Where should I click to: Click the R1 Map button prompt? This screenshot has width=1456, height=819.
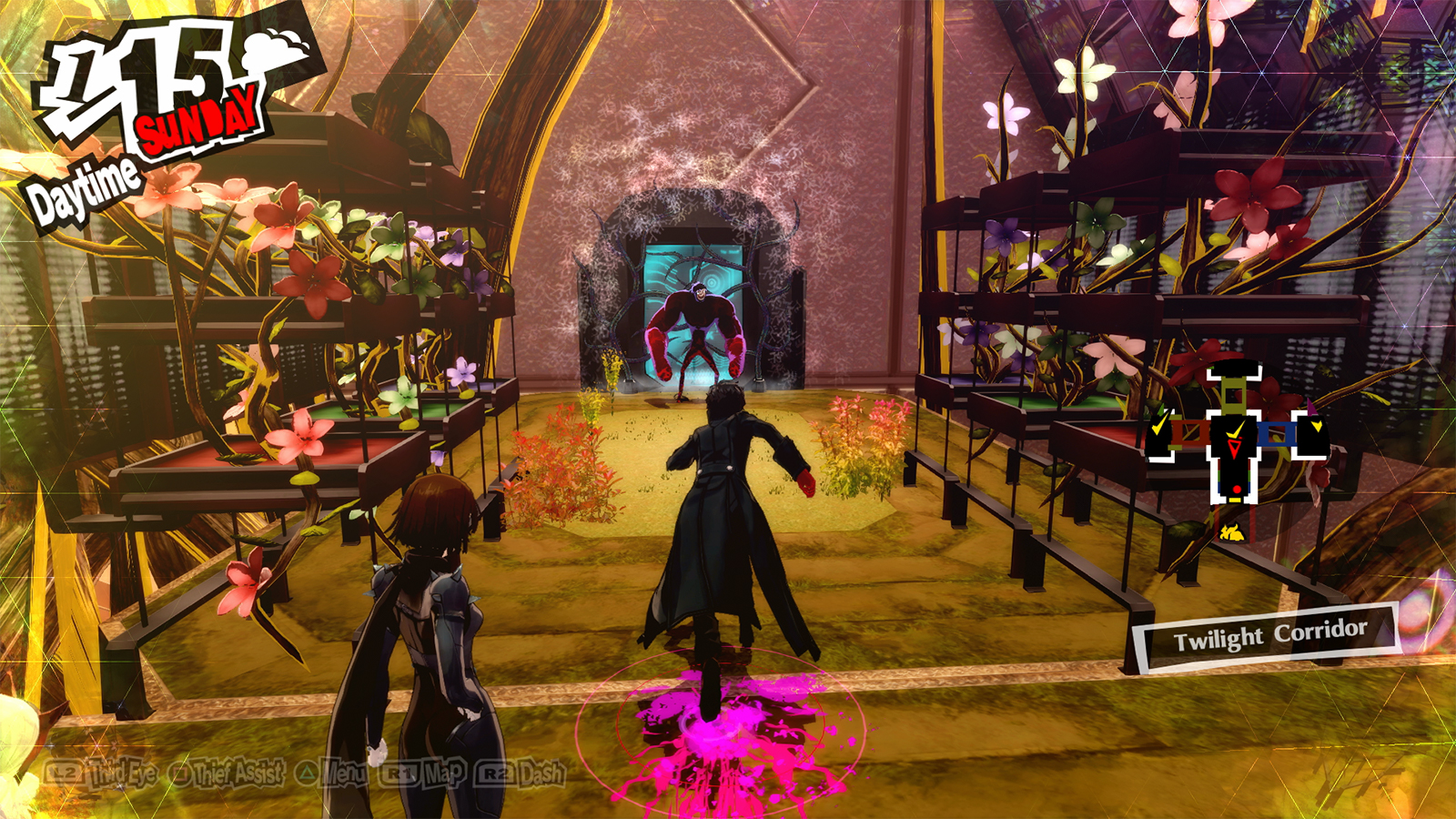pyautogui.click(x=399, y=772)
